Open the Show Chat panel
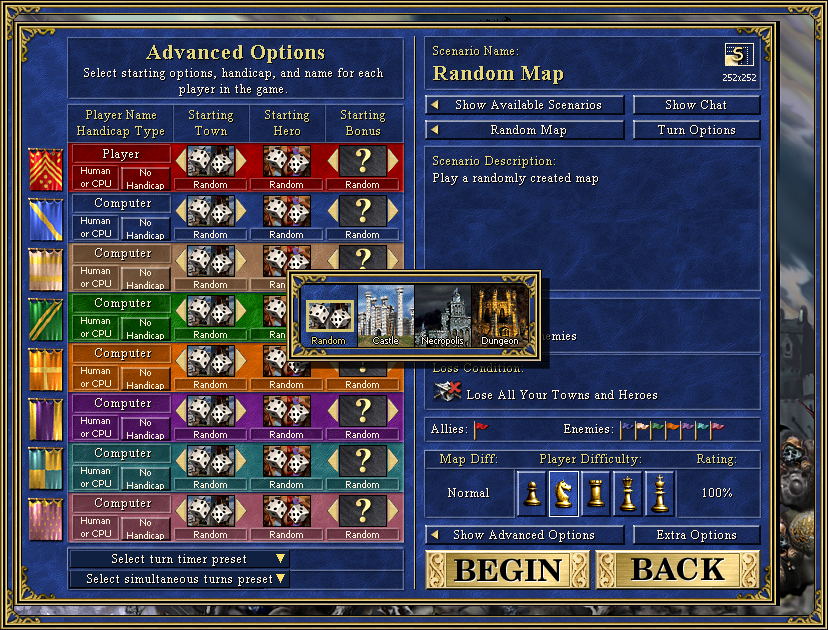 click(696, 105)
